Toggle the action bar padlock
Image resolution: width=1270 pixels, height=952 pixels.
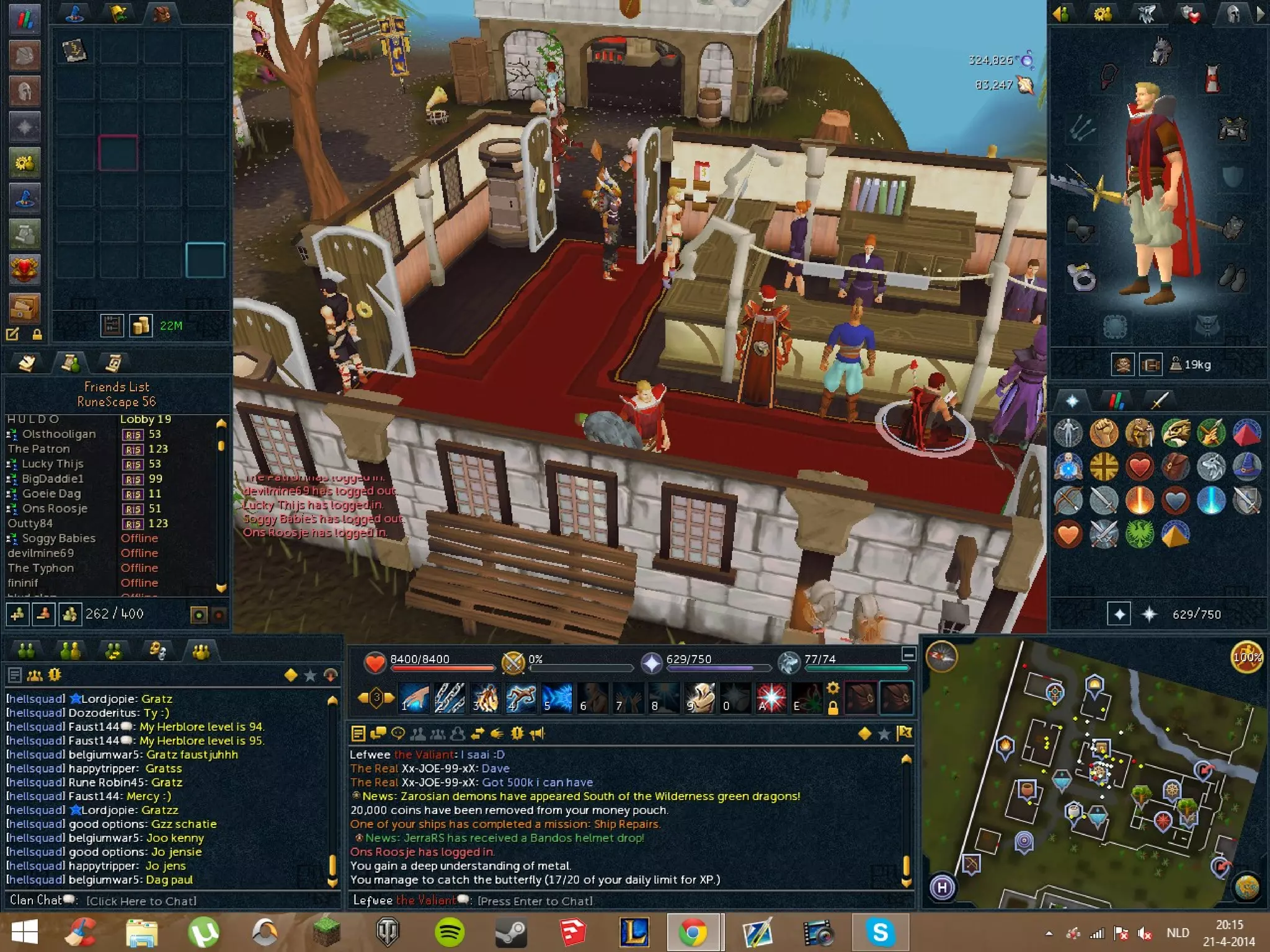point(833,708)
